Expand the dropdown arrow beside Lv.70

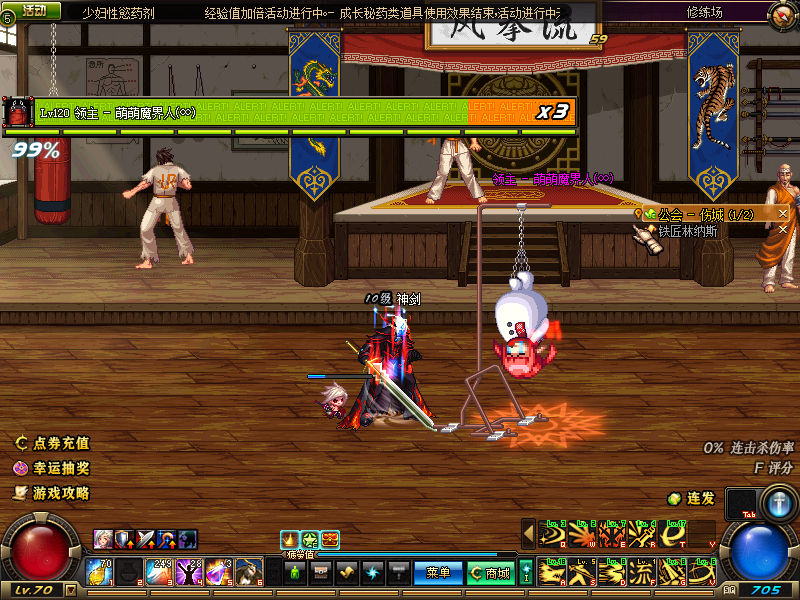click(x=70, y=590)
